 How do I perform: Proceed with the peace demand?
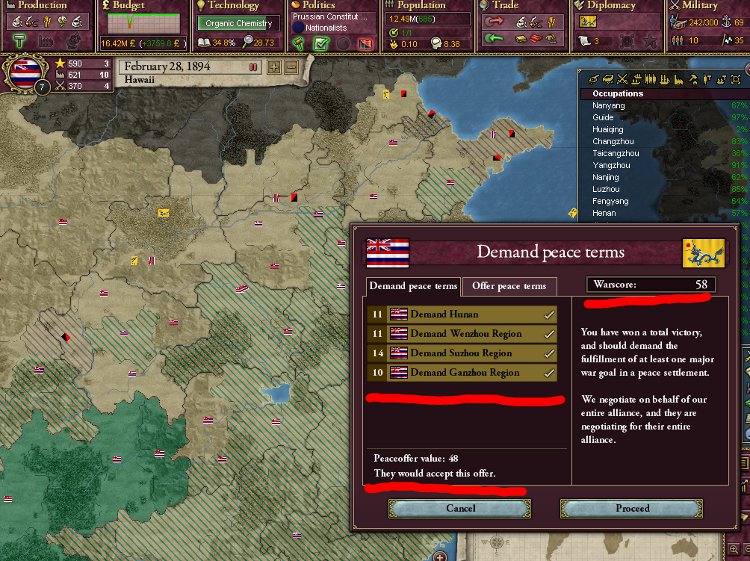tap(632, 508)
